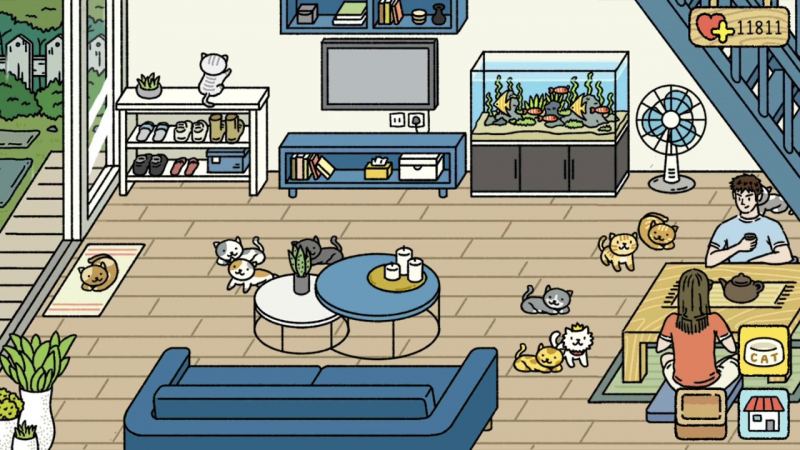Open the CAT food bowl menu
This screenshot has width=800, height=450.
pyautogui.click(x=763, y=353)
